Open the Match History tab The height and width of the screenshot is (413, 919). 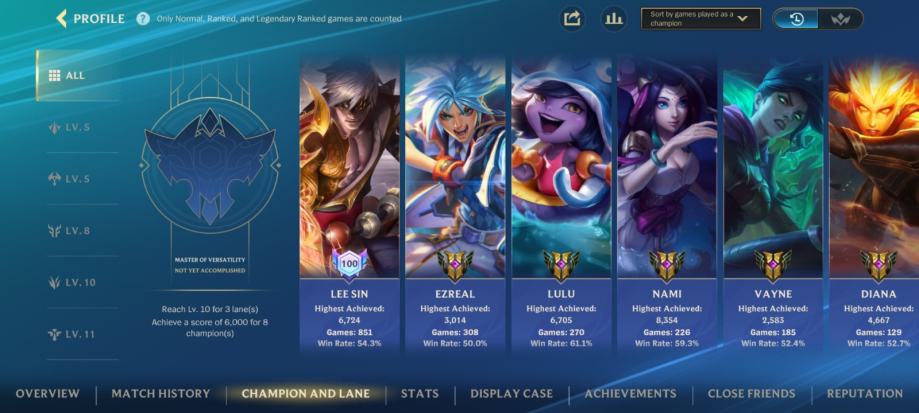161,394
